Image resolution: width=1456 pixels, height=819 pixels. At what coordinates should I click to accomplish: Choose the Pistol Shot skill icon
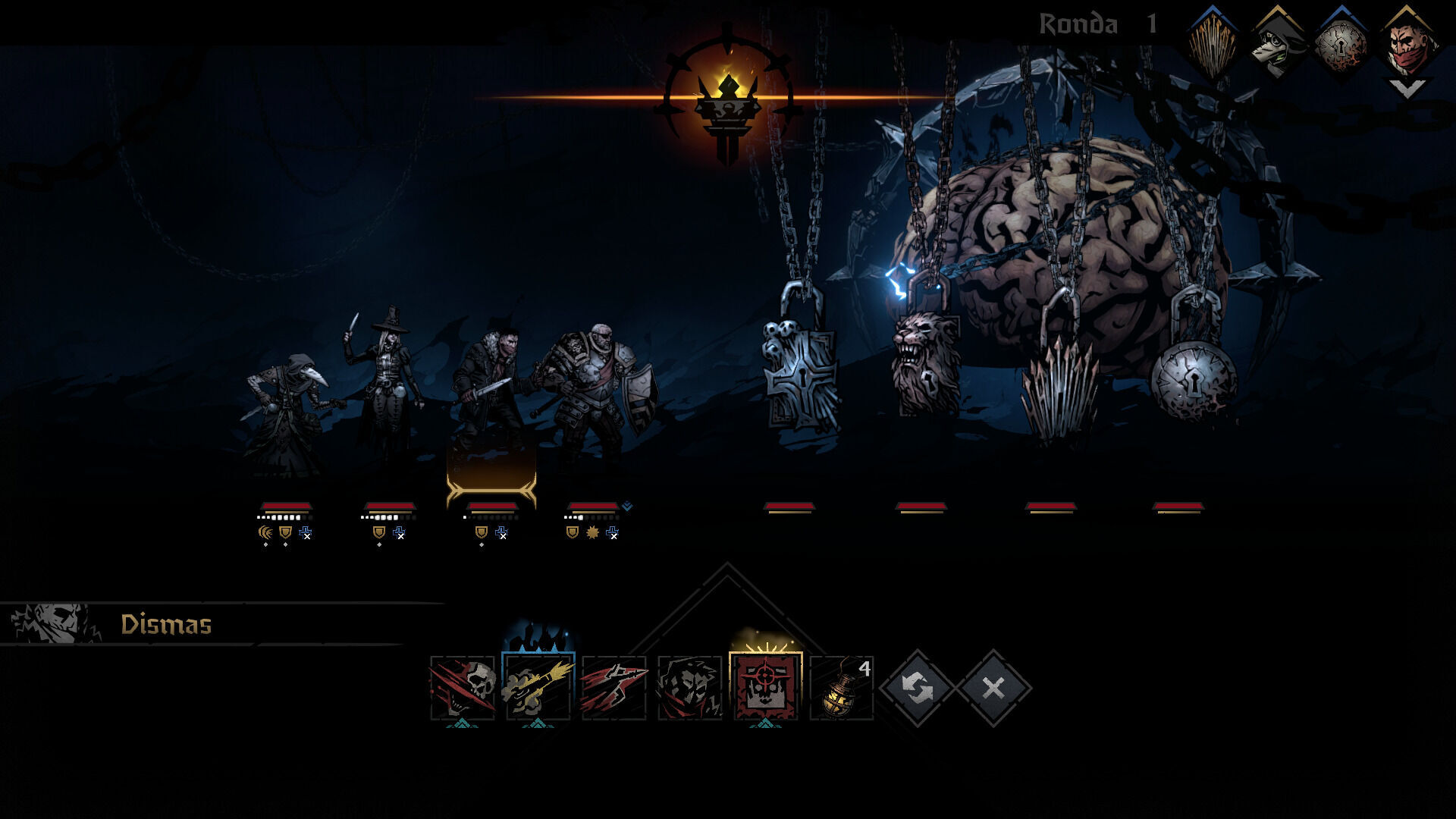(538, 688)
